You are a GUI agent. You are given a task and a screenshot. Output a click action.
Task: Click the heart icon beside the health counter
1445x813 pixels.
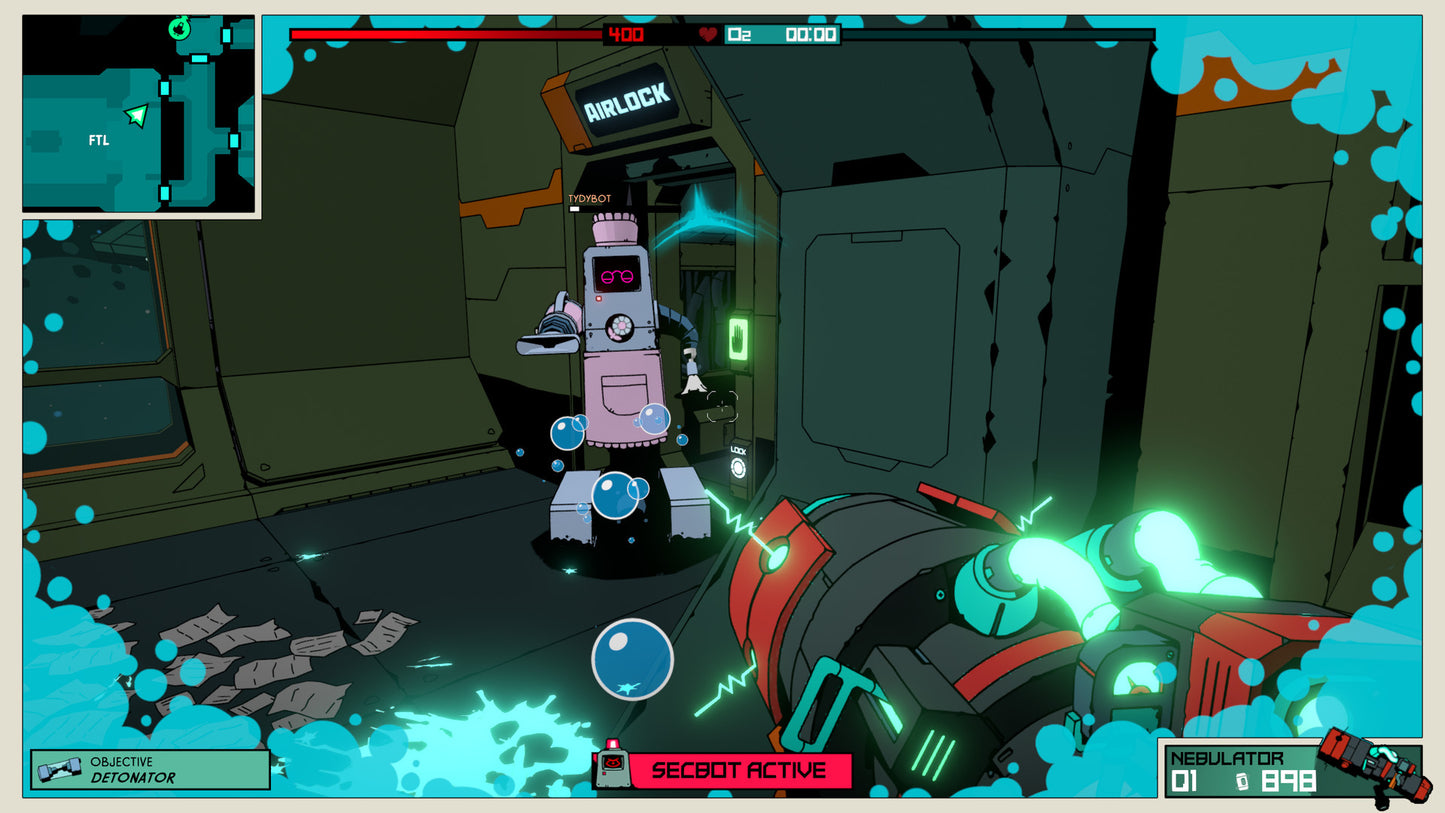706,33
